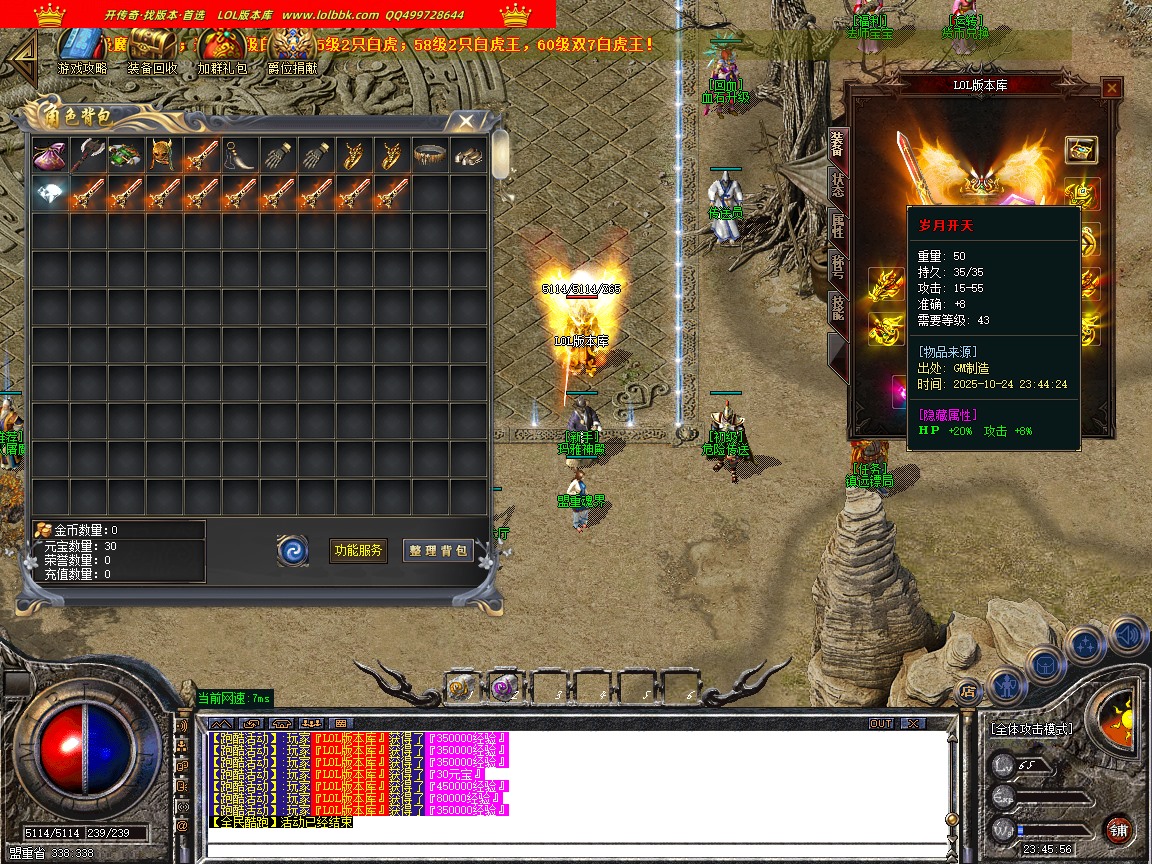Open the 游戏攻略 game guide

(81, 46)
